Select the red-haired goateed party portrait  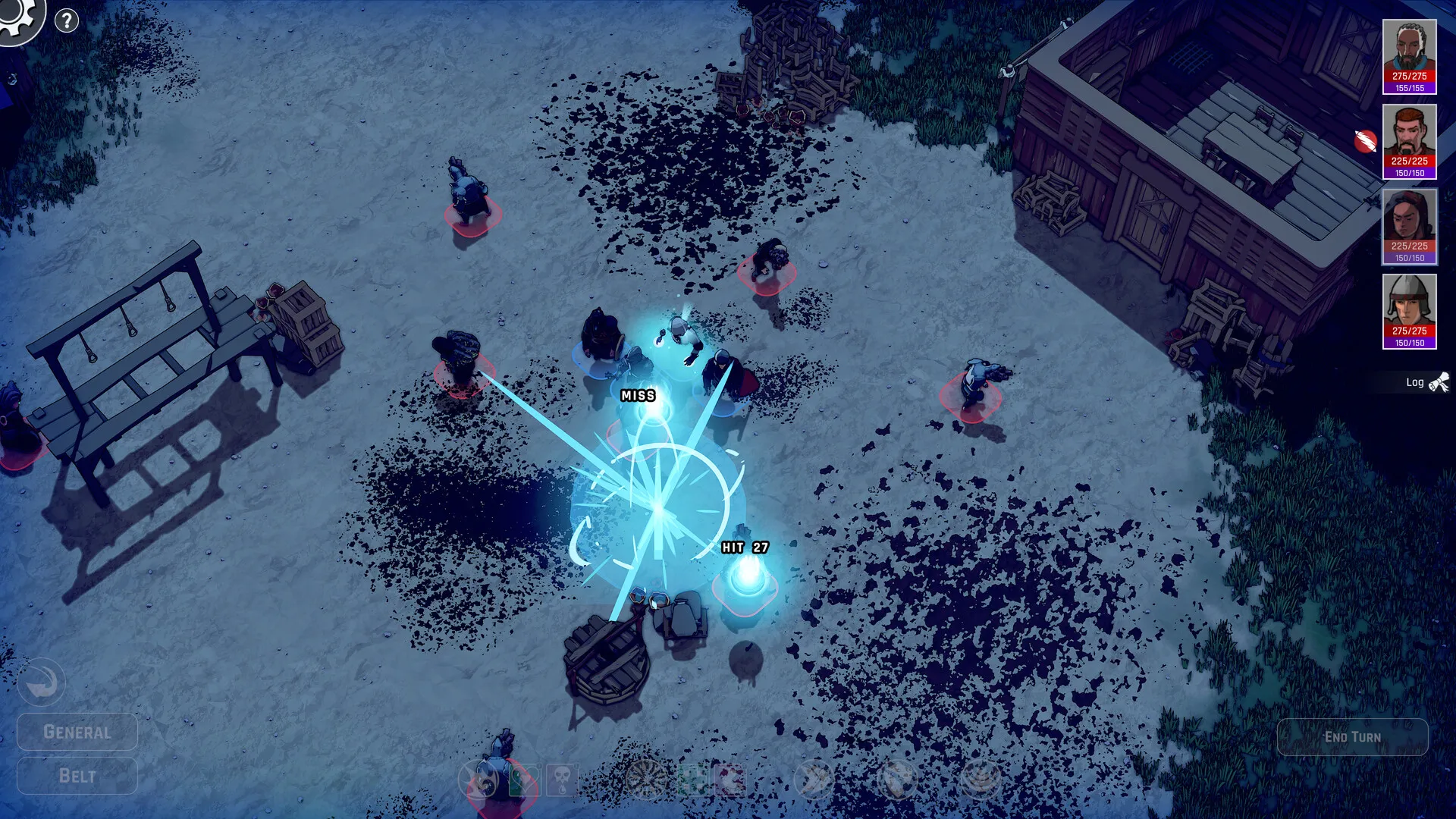(1409, 140)
